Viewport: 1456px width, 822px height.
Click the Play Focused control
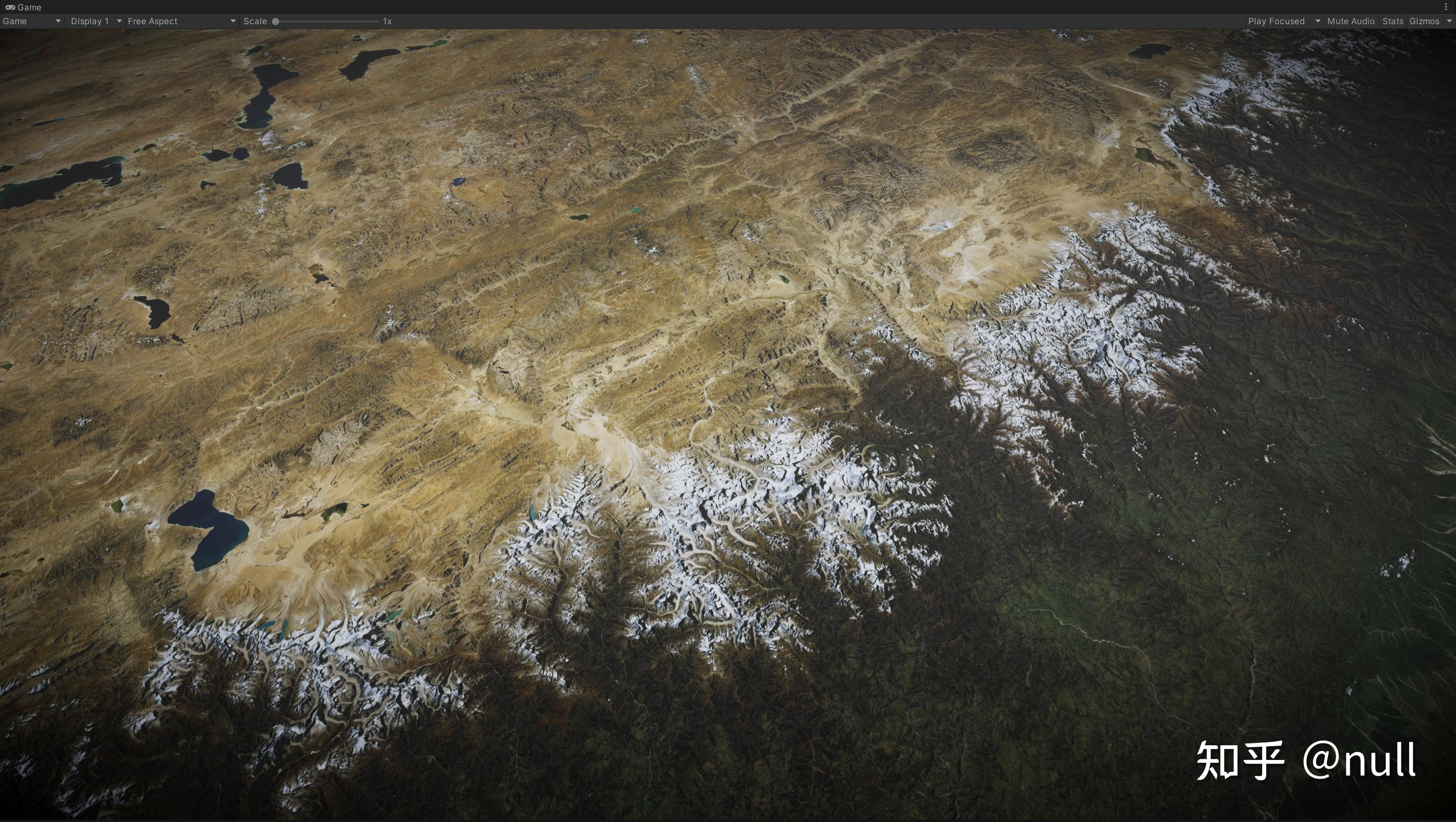1277,21
